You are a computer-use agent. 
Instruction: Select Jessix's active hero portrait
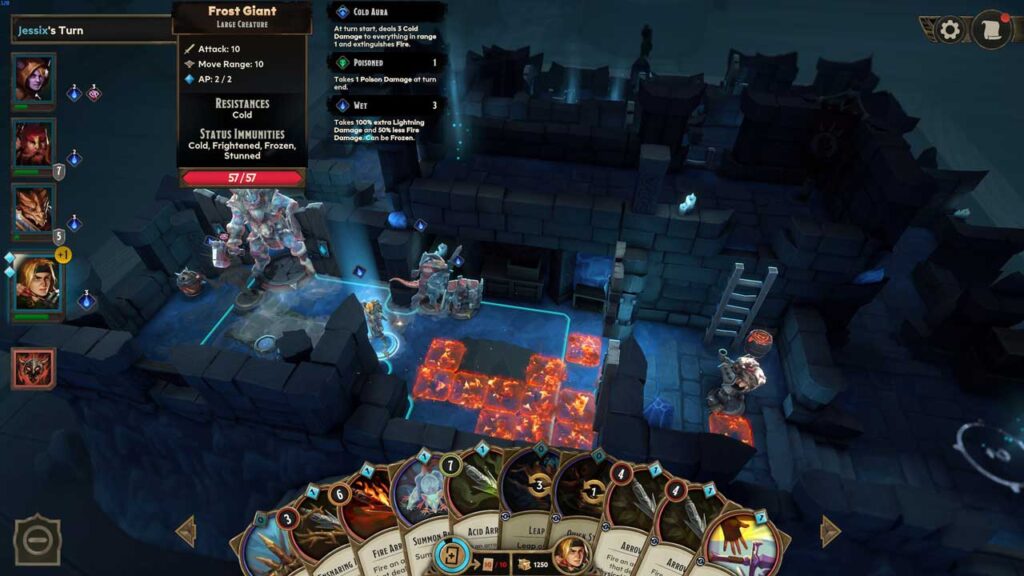pos(37,284)
